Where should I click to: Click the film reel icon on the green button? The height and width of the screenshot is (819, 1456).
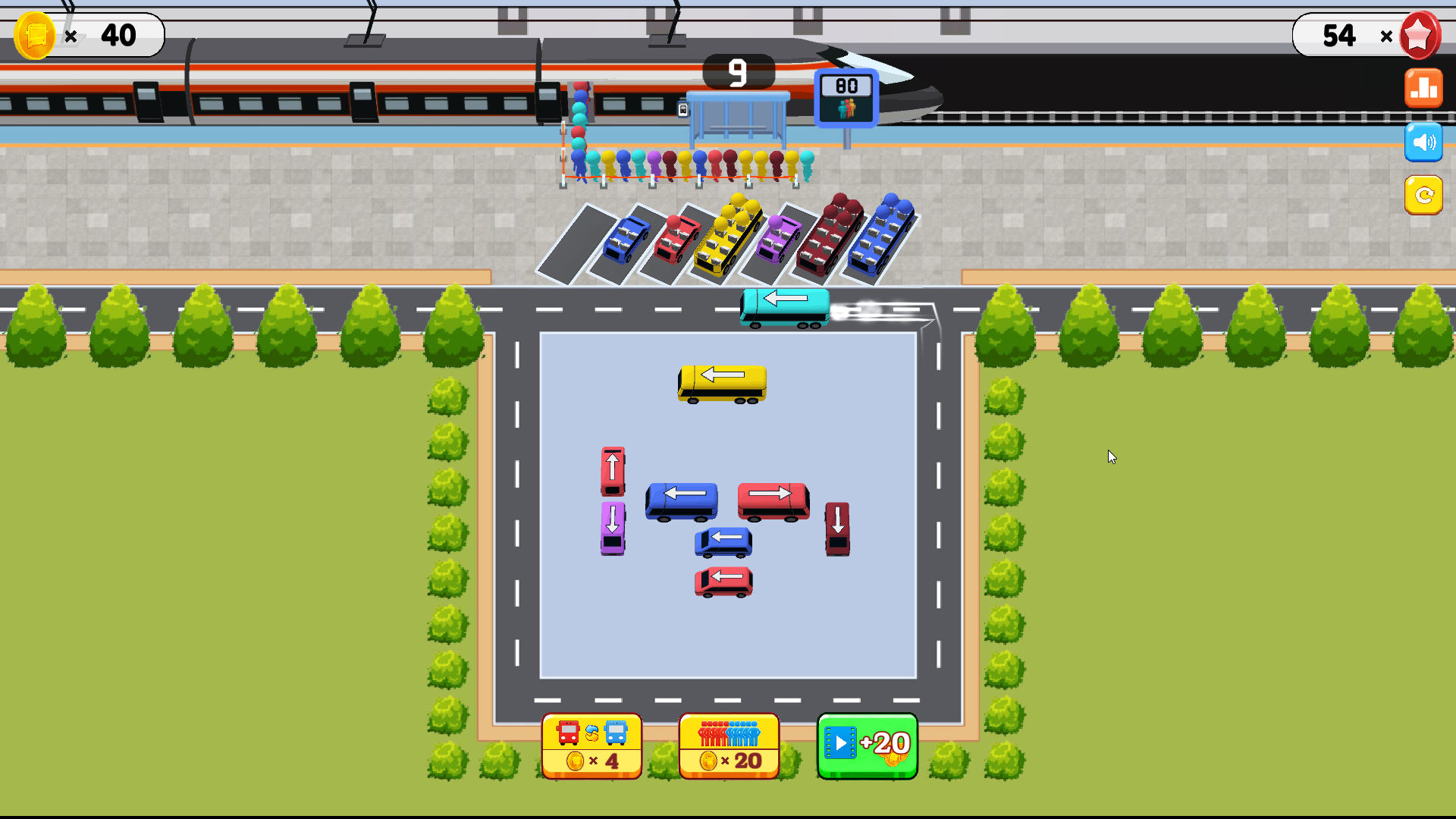pos(842,742)
